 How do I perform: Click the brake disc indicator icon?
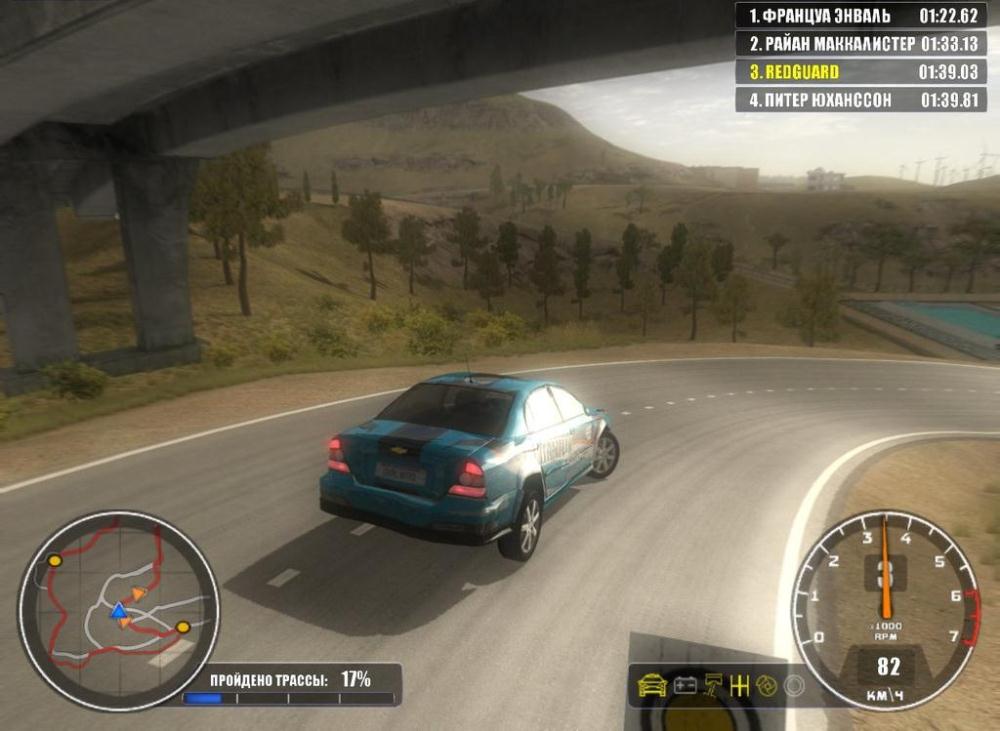[x=767, y=686]
